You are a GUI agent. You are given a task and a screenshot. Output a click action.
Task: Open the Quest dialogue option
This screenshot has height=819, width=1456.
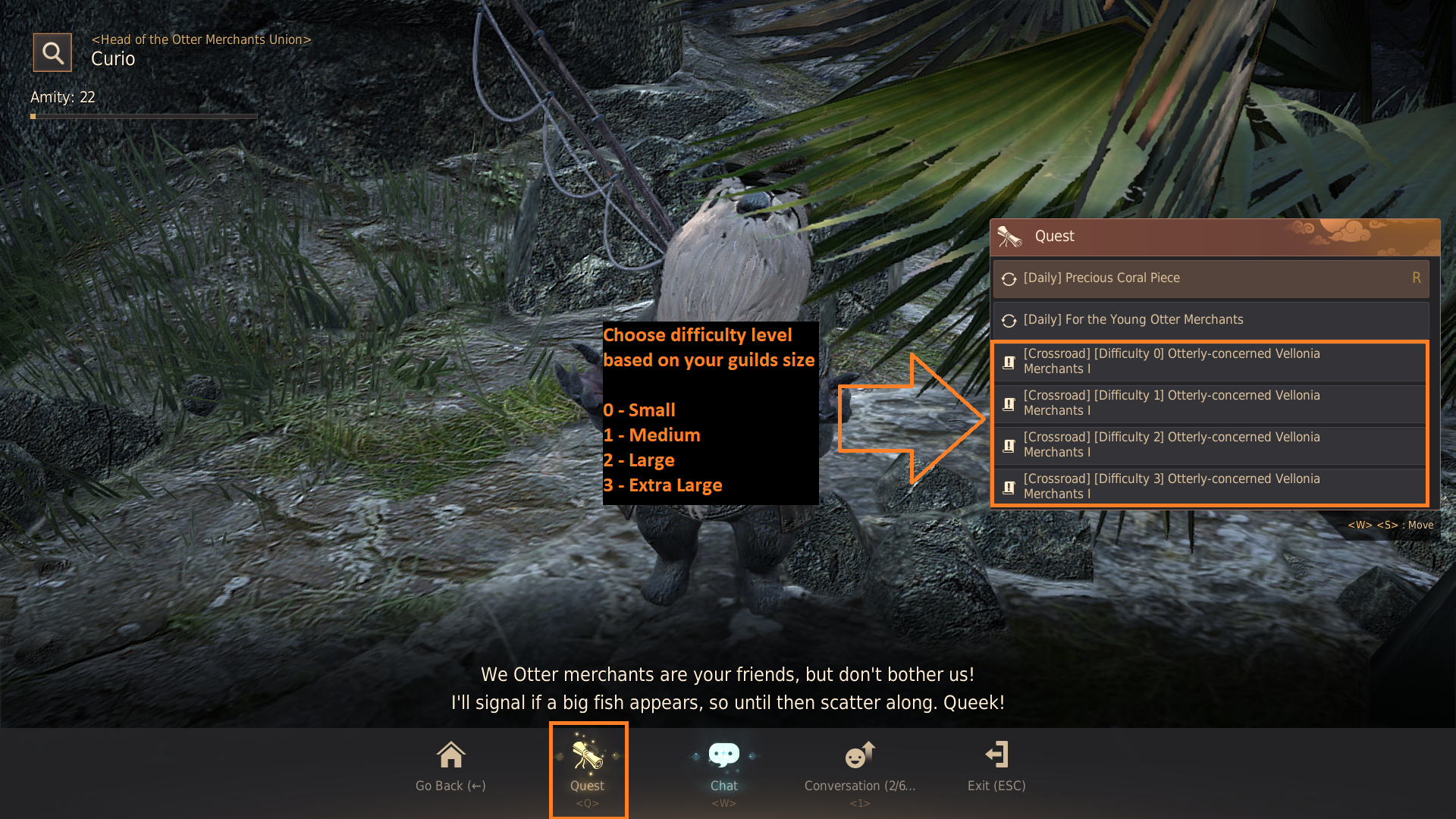588,767
